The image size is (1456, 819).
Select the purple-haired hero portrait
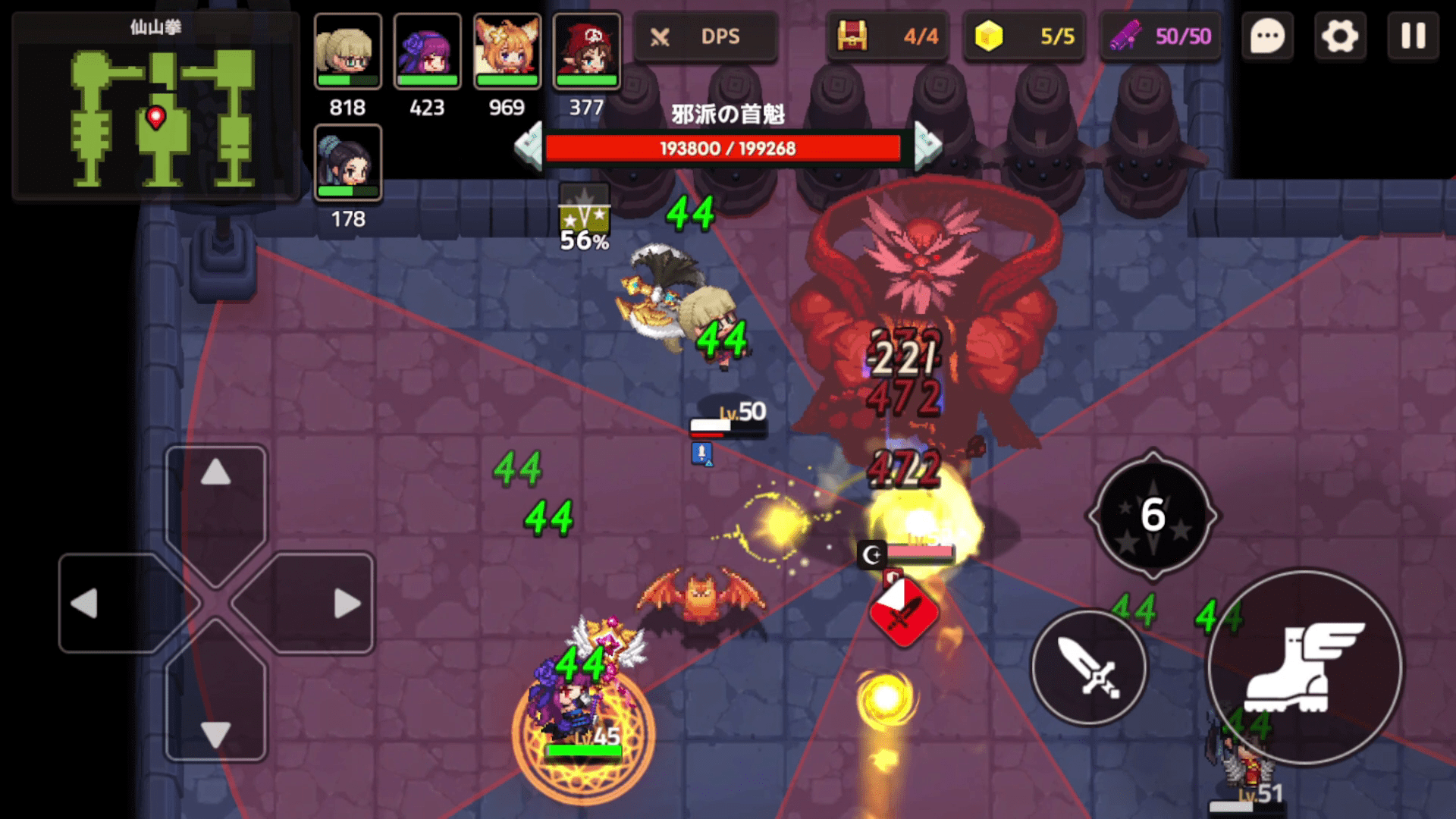pyautogui.click(x=428, y=52)
